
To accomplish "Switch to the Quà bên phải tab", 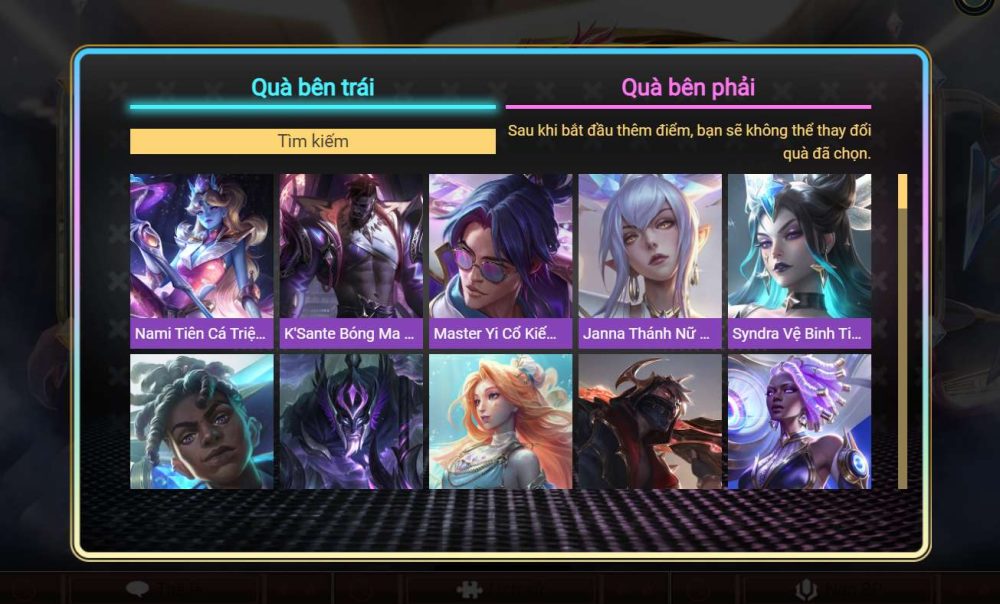I will click(x=688, y=87).
